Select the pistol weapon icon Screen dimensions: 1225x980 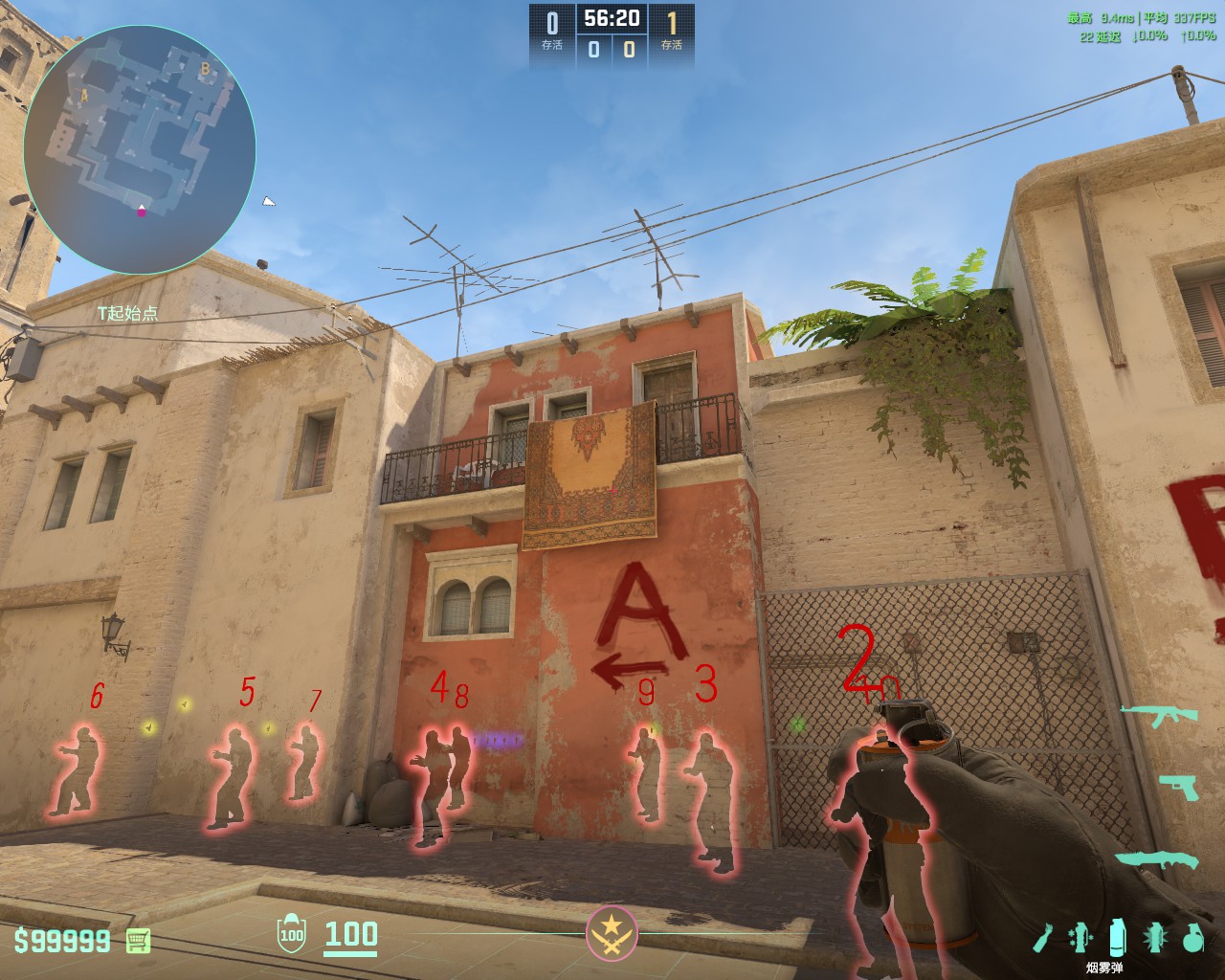(1176, 784)
